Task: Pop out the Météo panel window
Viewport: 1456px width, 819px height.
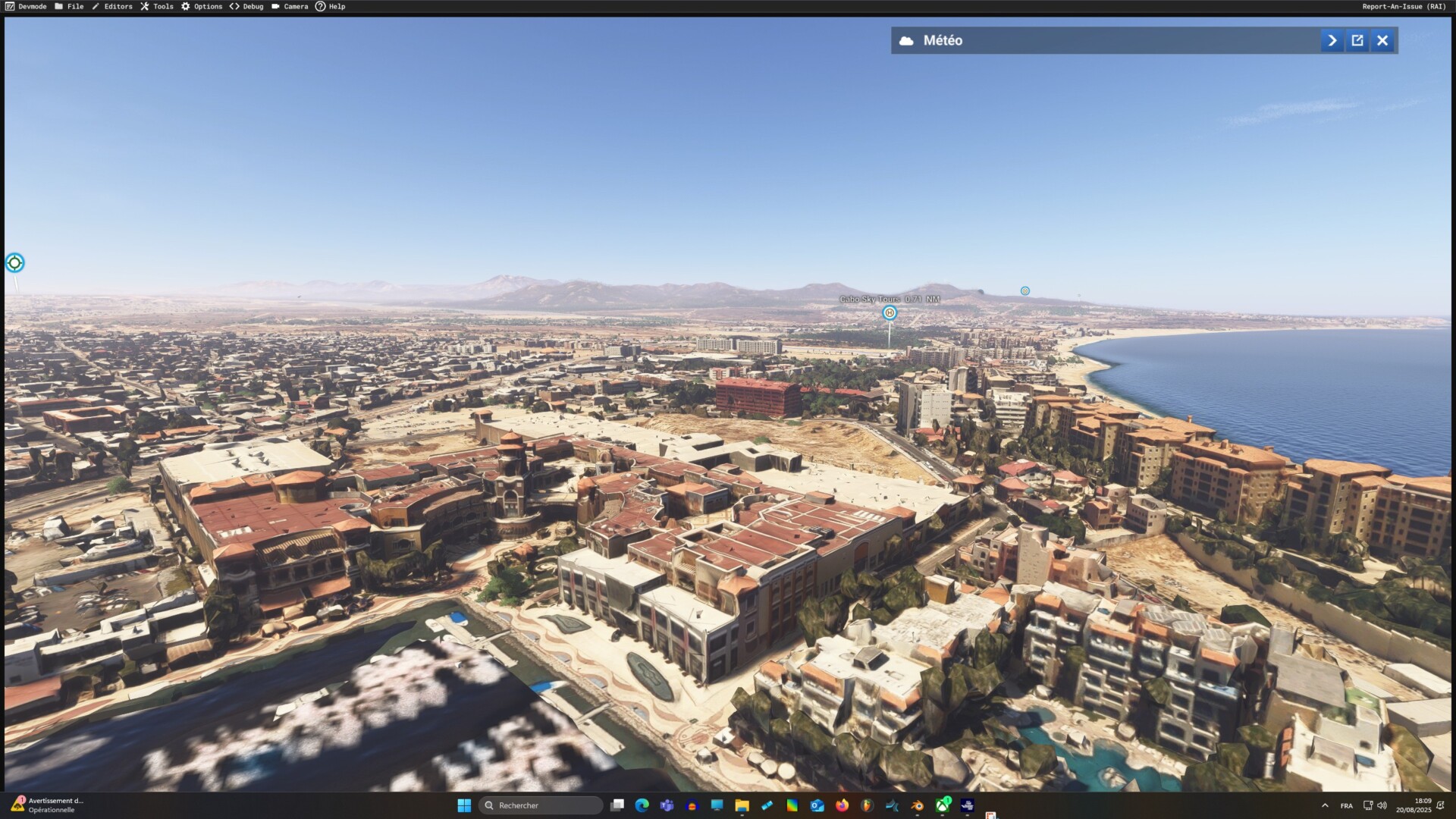Action: click(1357, 41)
